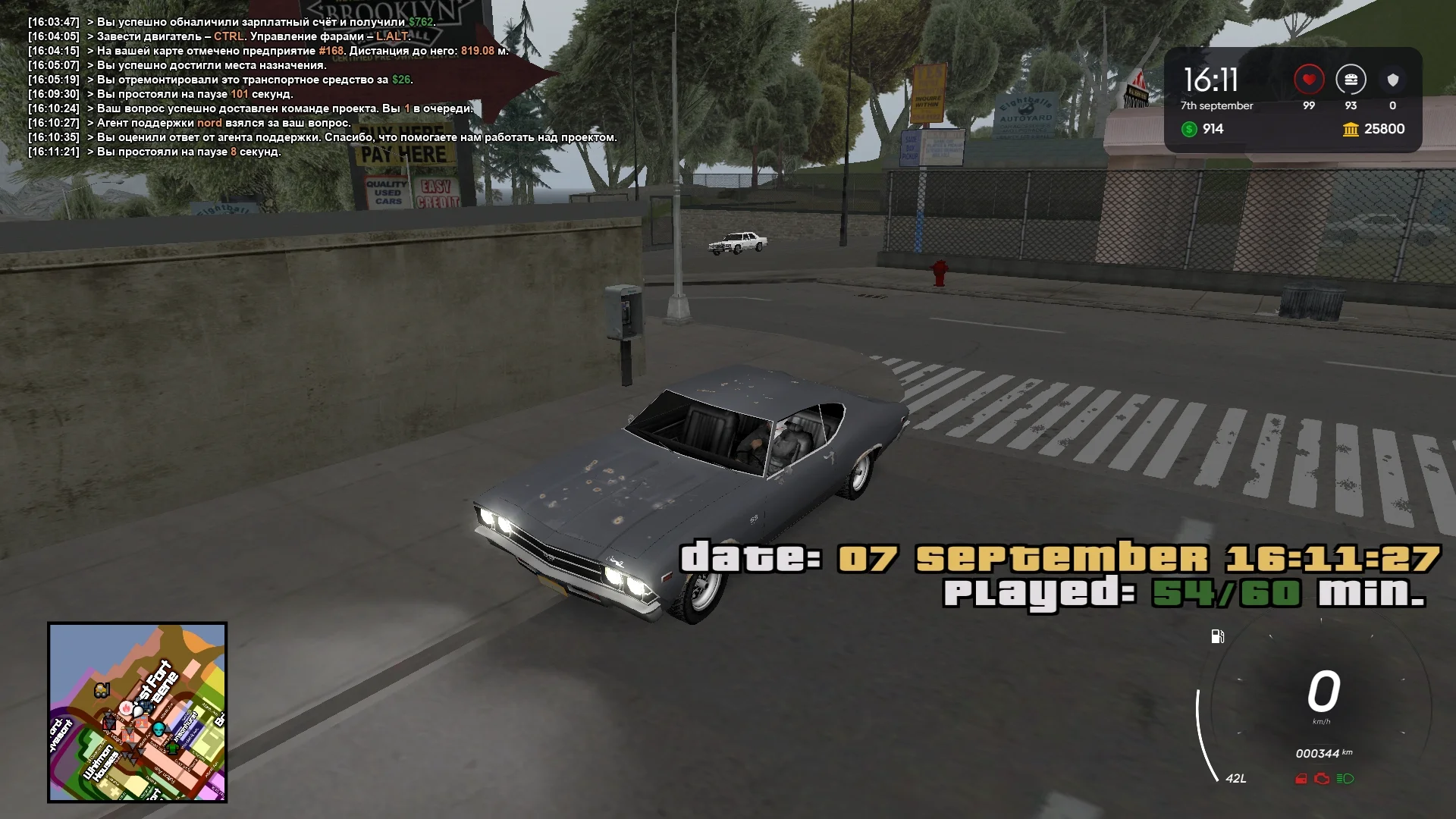Click the green dollar cash icon
The image size is (1456, 819).
click(1189, 130)
